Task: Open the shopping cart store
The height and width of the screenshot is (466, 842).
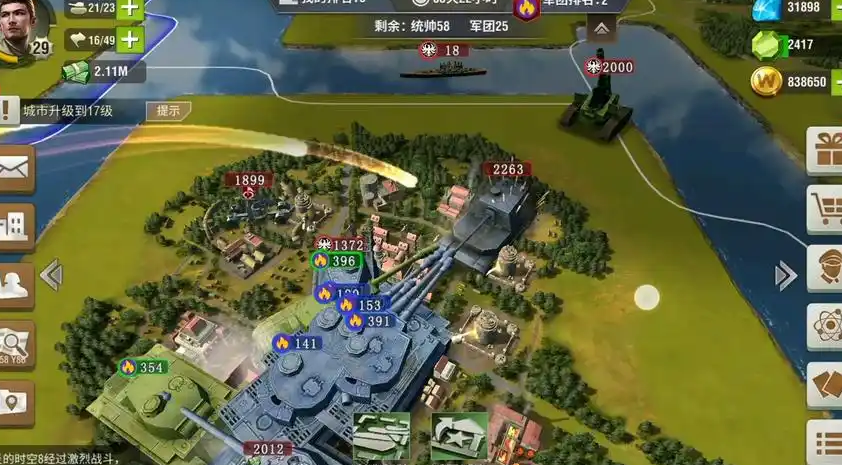Action: [827, 210]
